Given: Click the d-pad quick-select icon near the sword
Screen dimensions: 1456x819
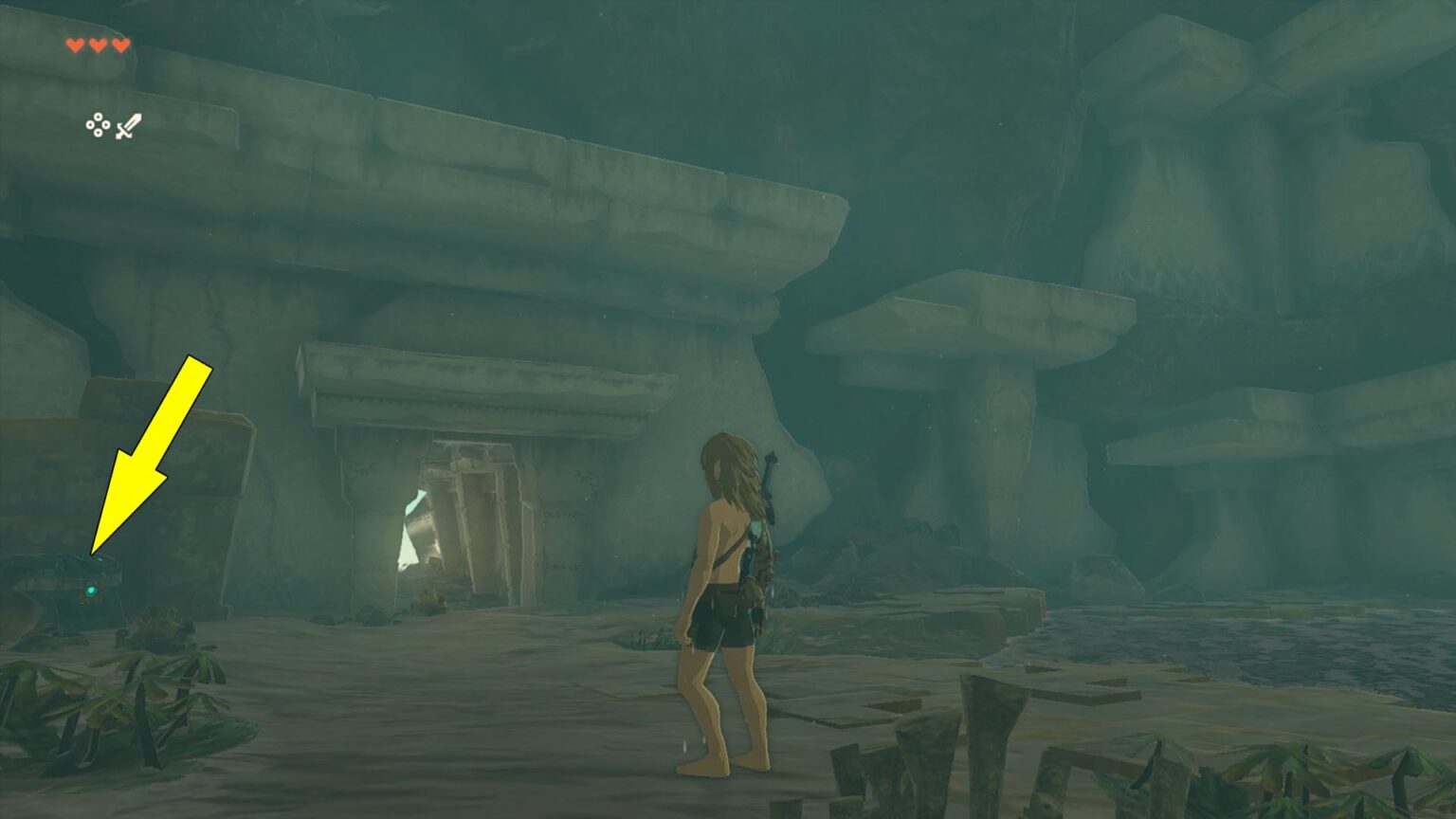Looking at the screenshot, I should click(x=100, y=124).
